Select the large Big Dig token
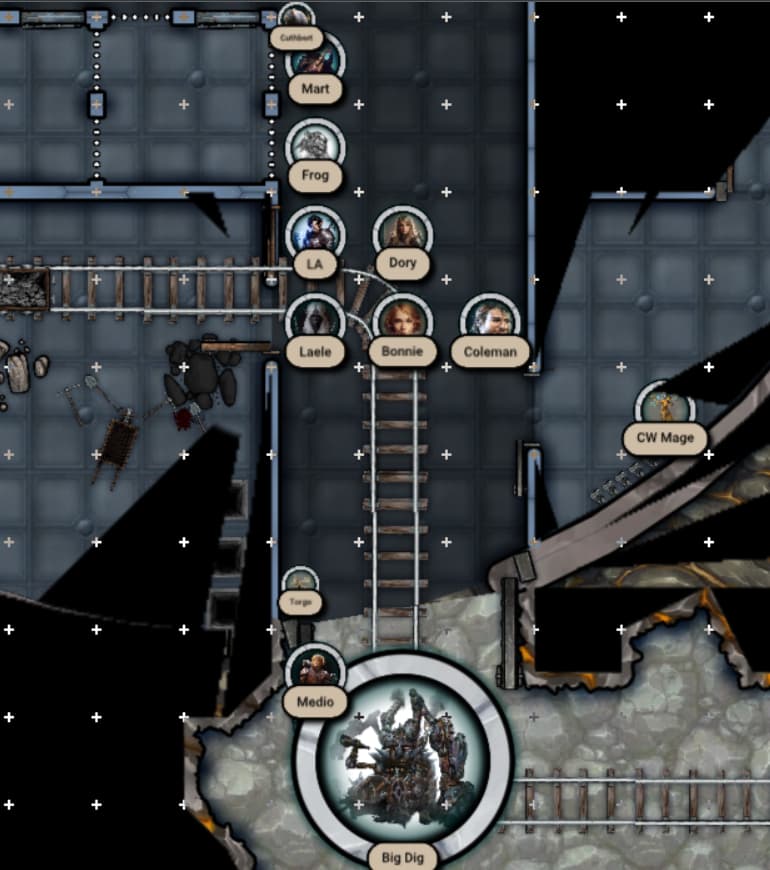 [403, 757]
